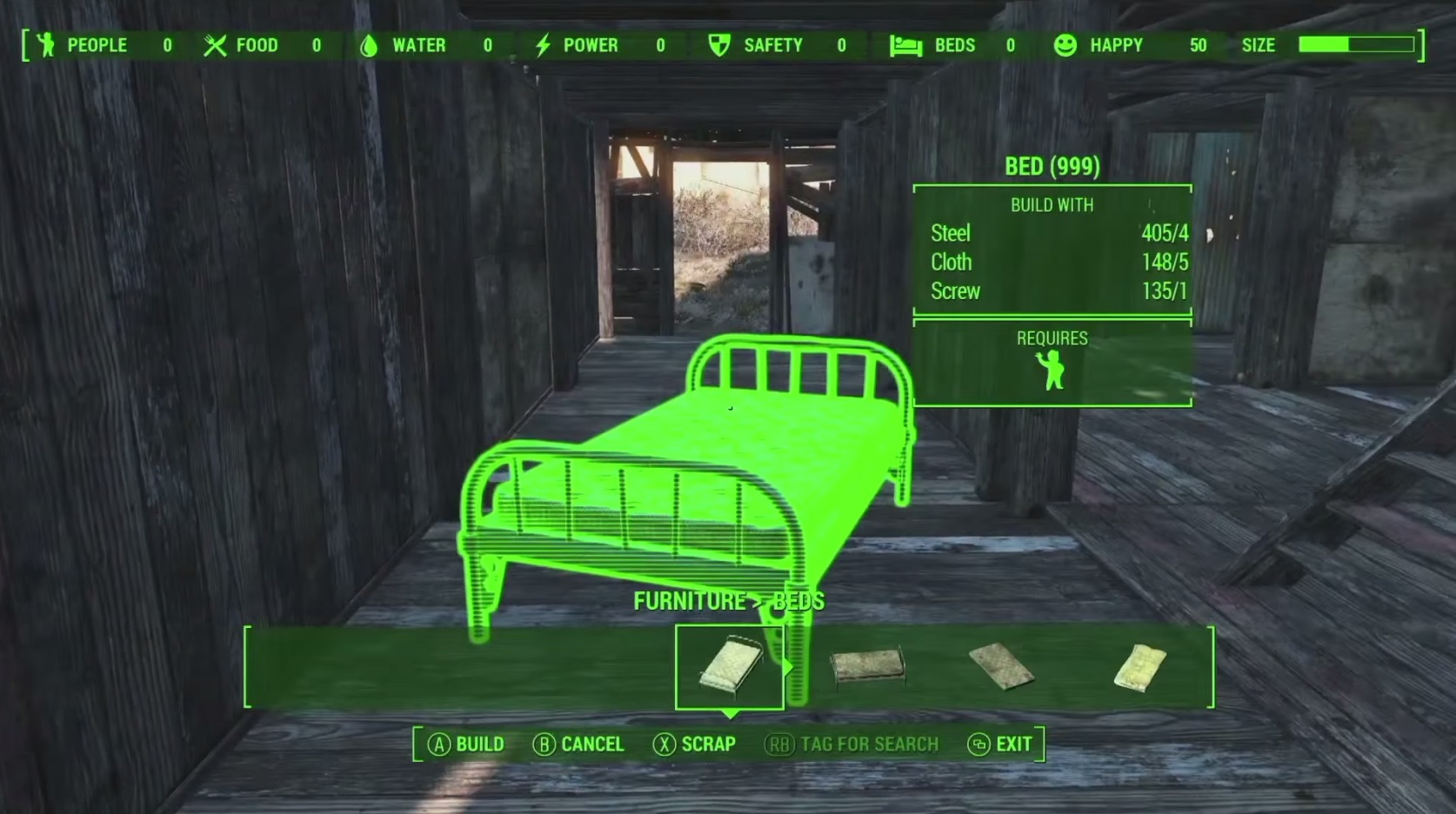Choose the plain mattress bed variant
Viewport: 1456px width, 814px height.
[998, 665]
